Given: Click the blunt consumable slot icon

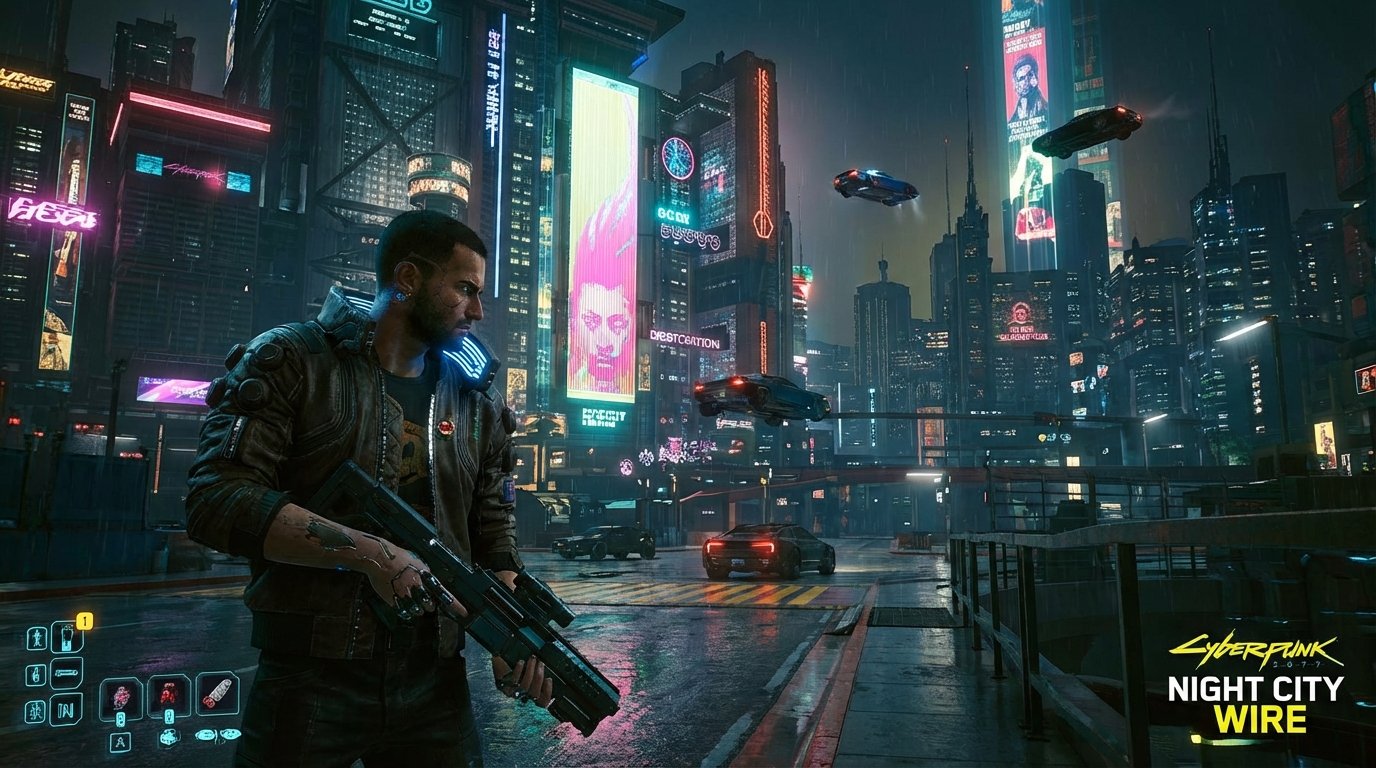Looking at the screenshot, I should coord(215,694).
